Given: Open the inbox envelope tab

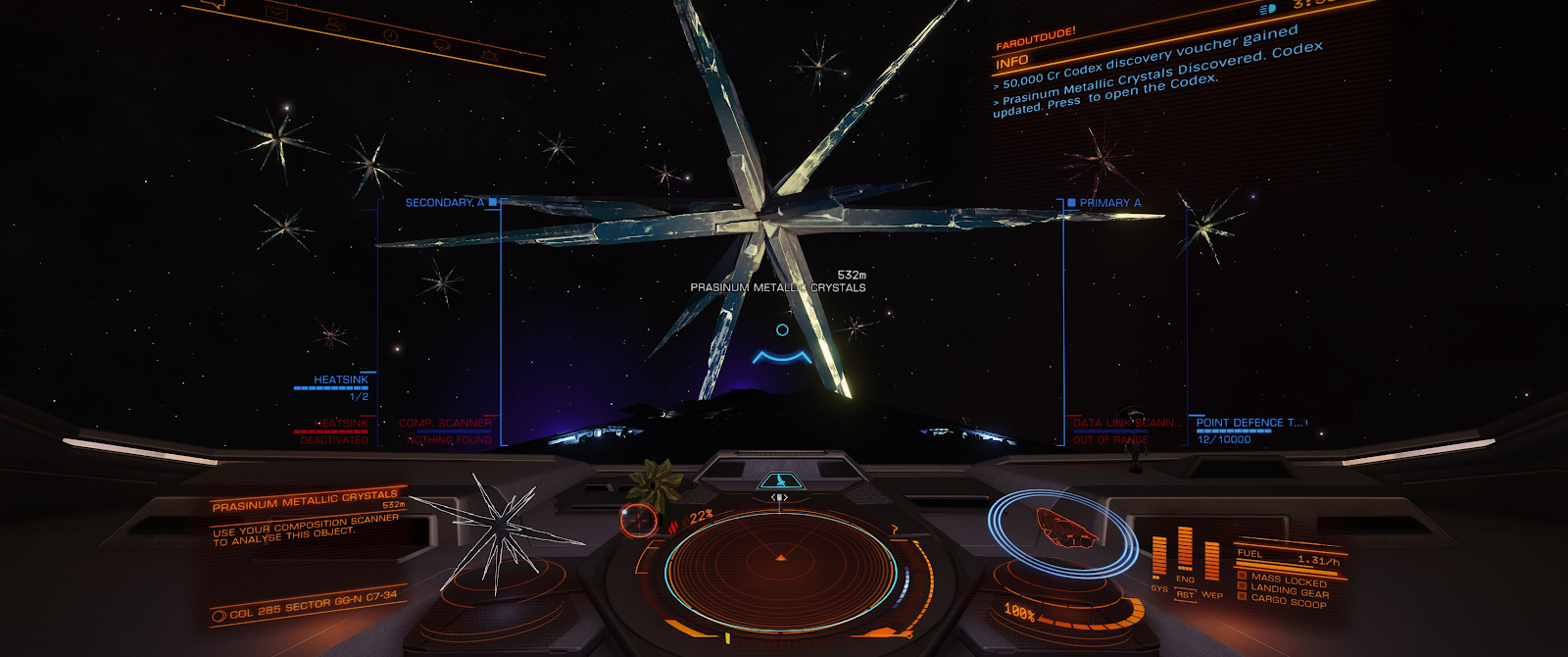Looking at the screenshot, I should click(x=276, y=13).
